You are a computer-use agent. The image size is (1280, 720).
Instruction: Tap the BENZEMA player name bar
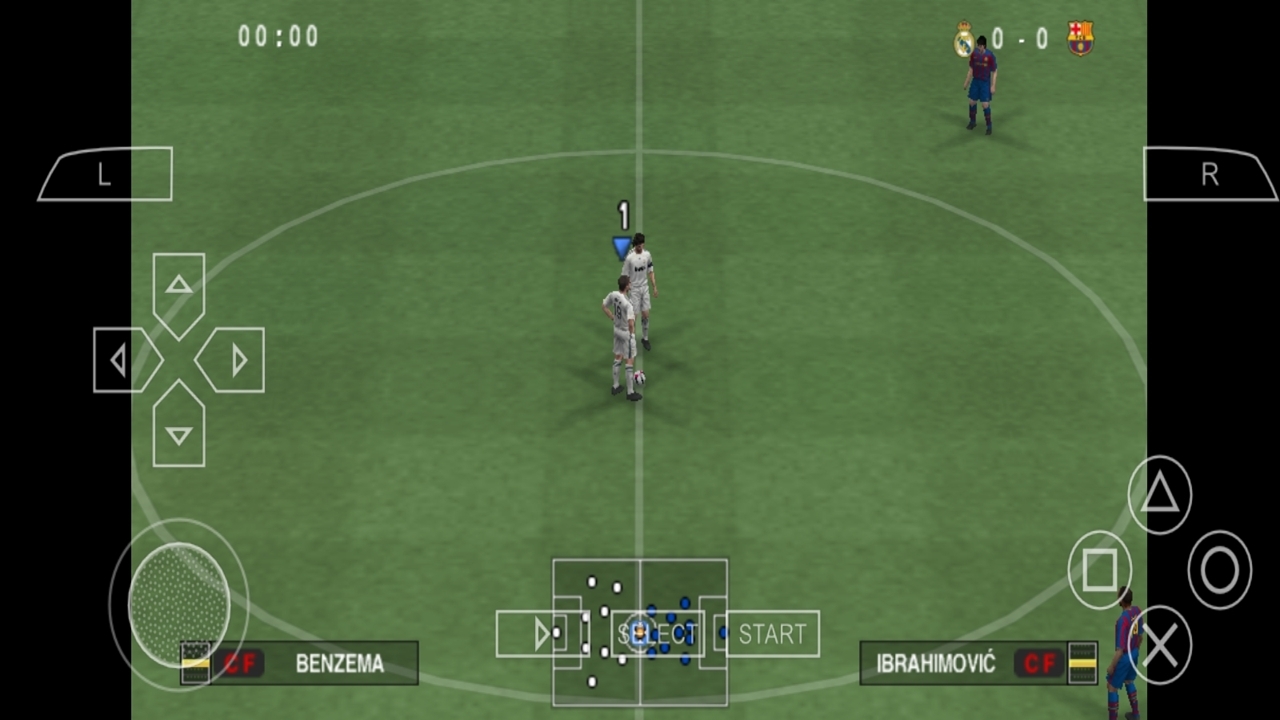[x=339, y=663]
